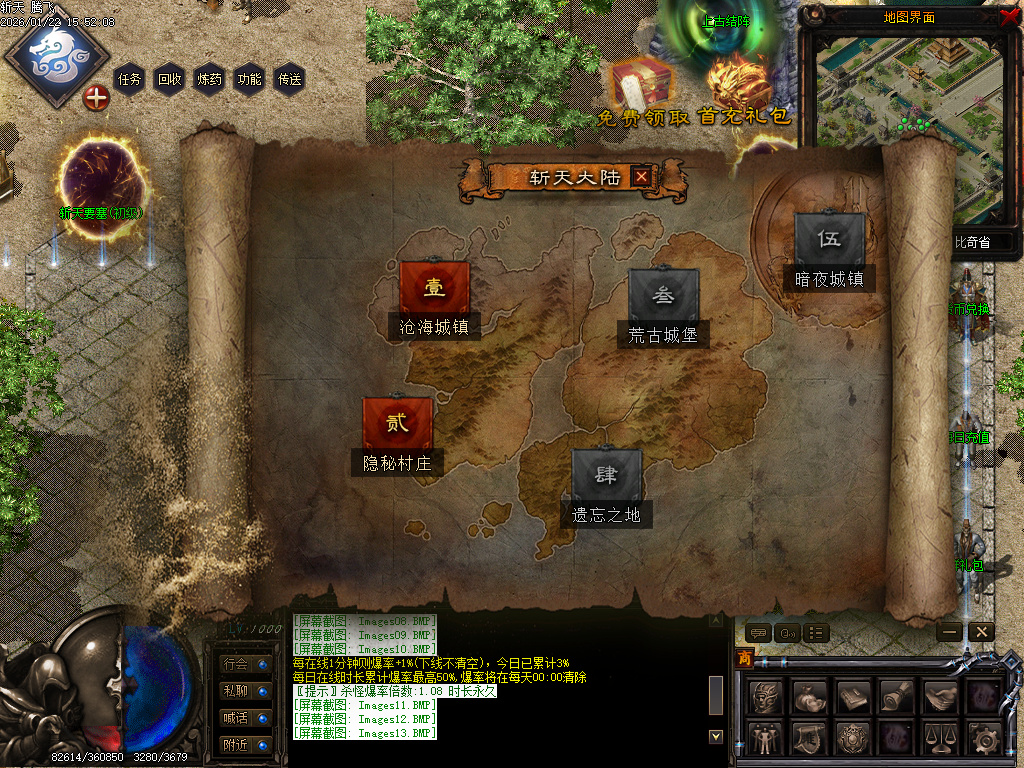Choose 遗忘之地 map destination
The height and width of the screenshot is (768, 1024).
click(x=606, y=477)
